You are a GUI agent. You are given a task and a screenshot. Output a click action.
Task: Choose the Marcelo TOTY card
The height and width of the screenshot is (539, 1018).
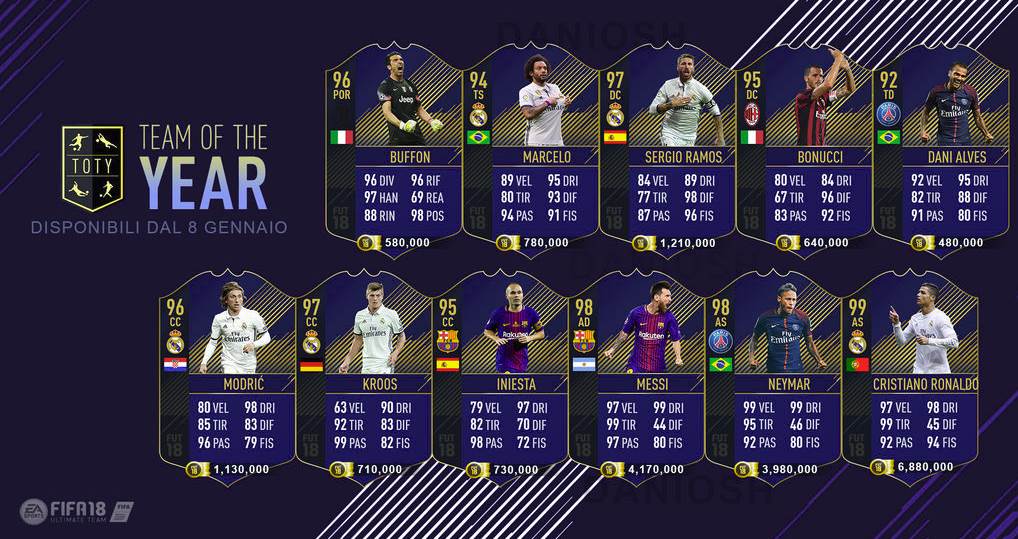tap(530, 150)
